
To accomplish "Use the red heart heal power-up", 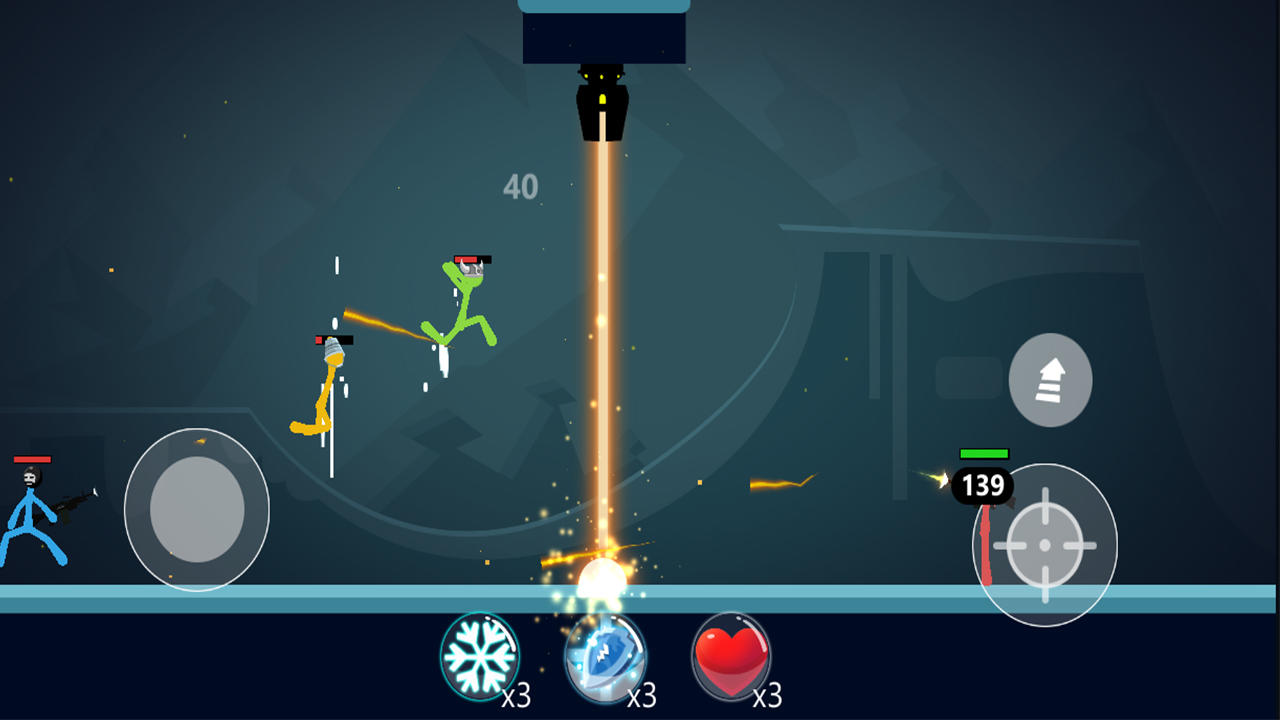I will coord(731,656).
